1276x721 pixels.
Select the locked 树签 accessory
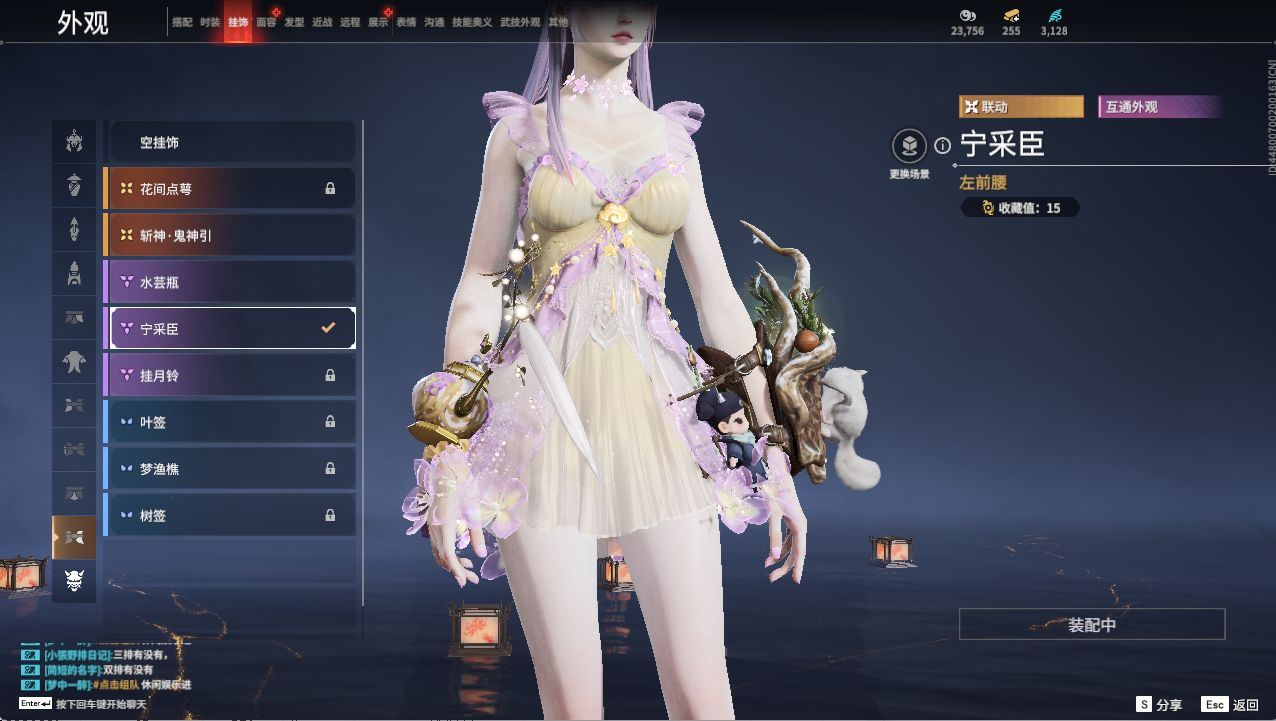(230, 516)
